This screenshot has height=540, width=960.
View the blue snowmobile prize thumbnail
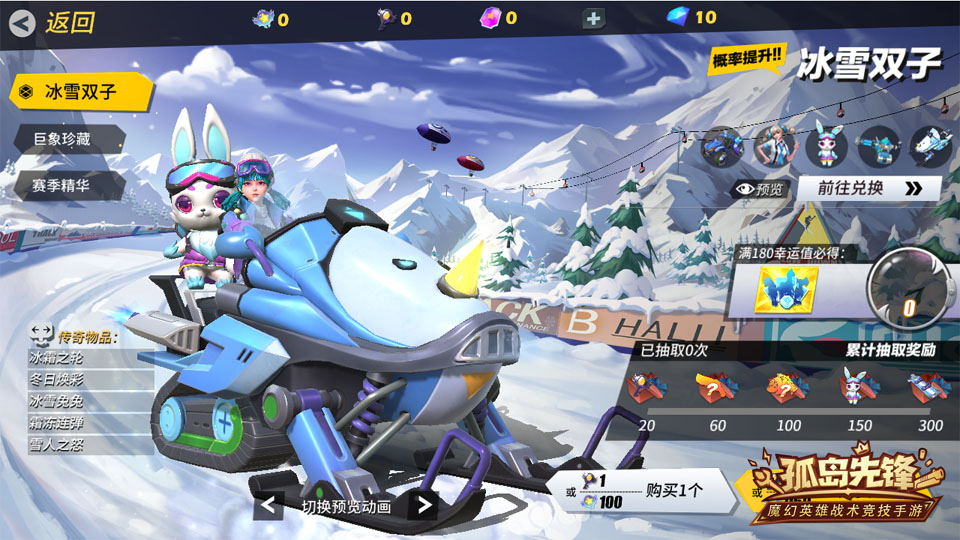click(x=720, y=146)
